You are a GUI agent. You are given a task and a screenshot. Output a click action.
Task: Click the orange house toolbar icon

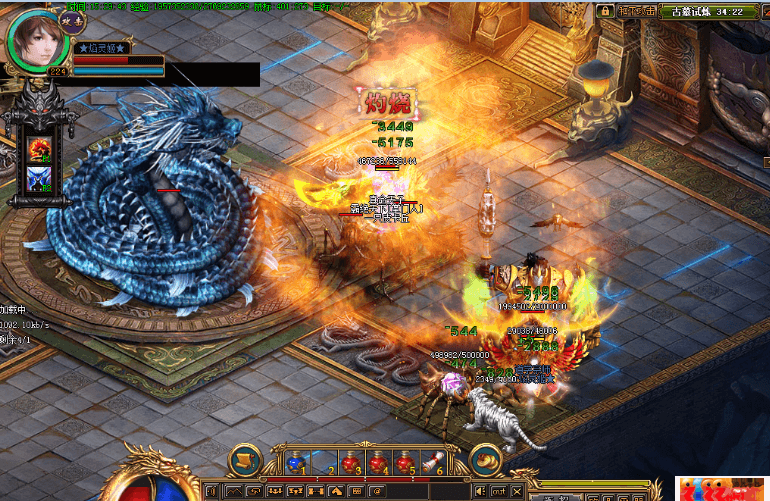[x=335, y=491]
